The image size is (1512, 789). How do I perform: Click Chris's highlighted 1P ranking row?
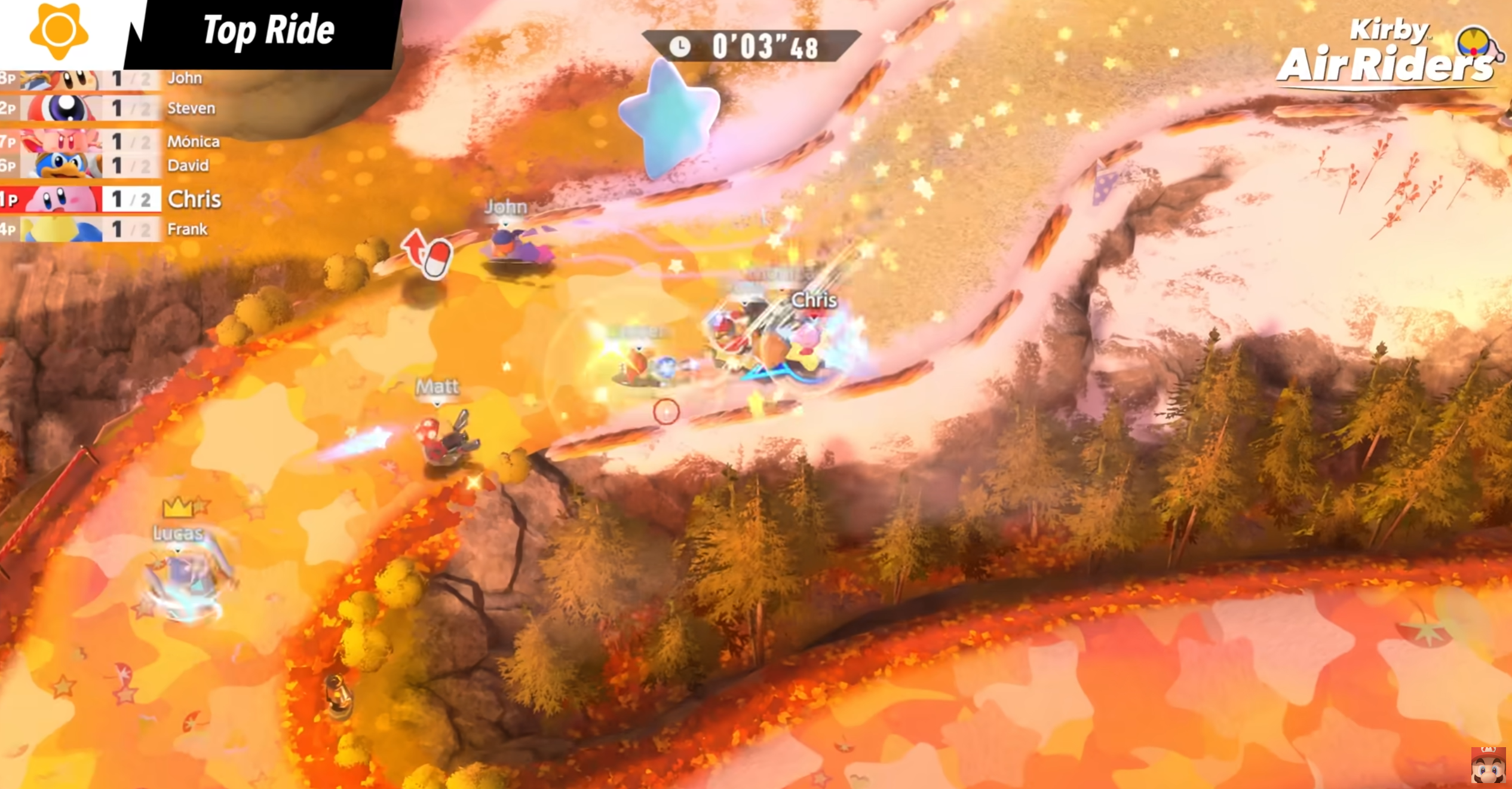tap(111, 199)
